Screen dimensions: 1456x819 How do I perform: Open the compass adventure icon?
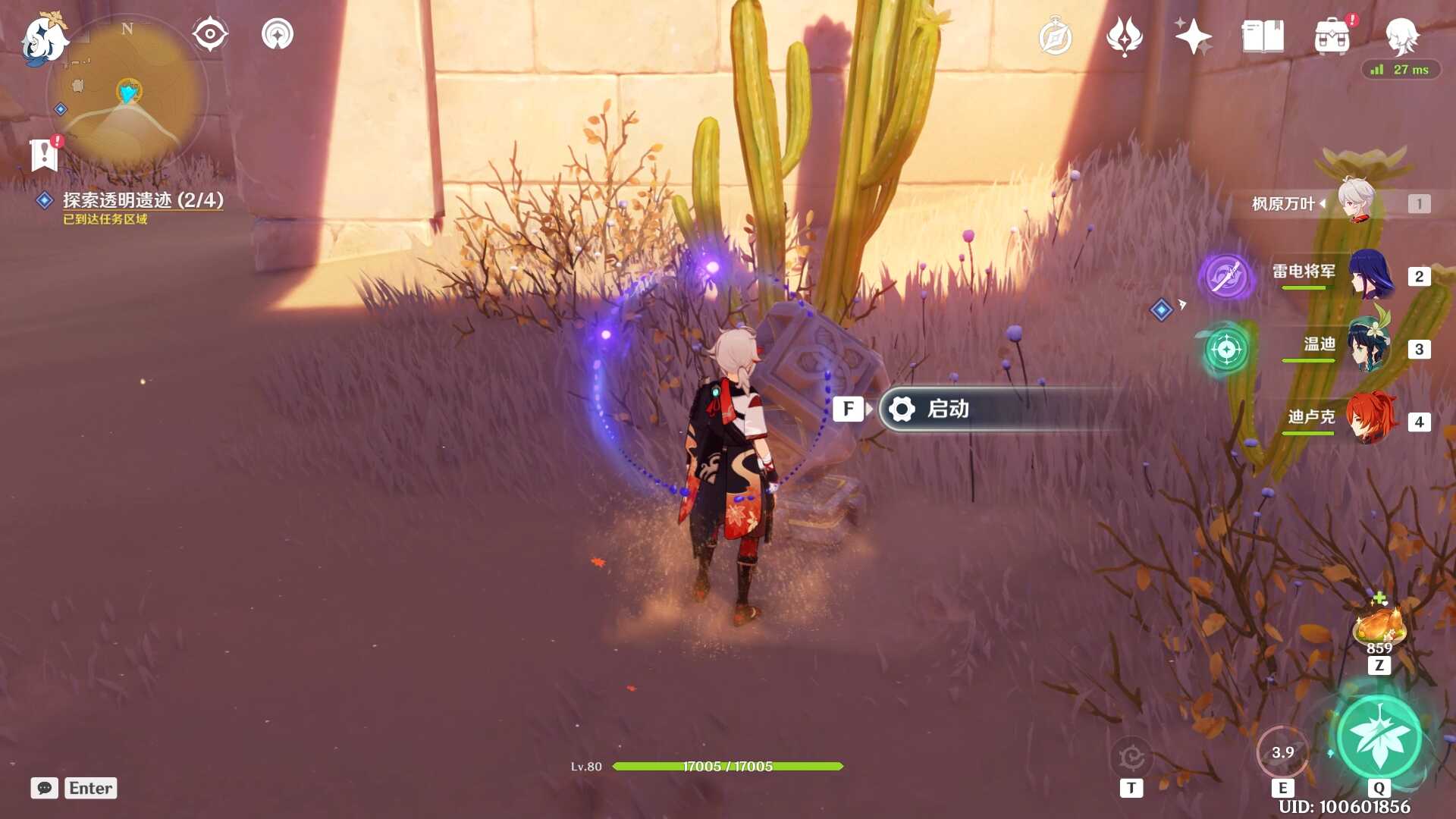[x=1055, y=37]
